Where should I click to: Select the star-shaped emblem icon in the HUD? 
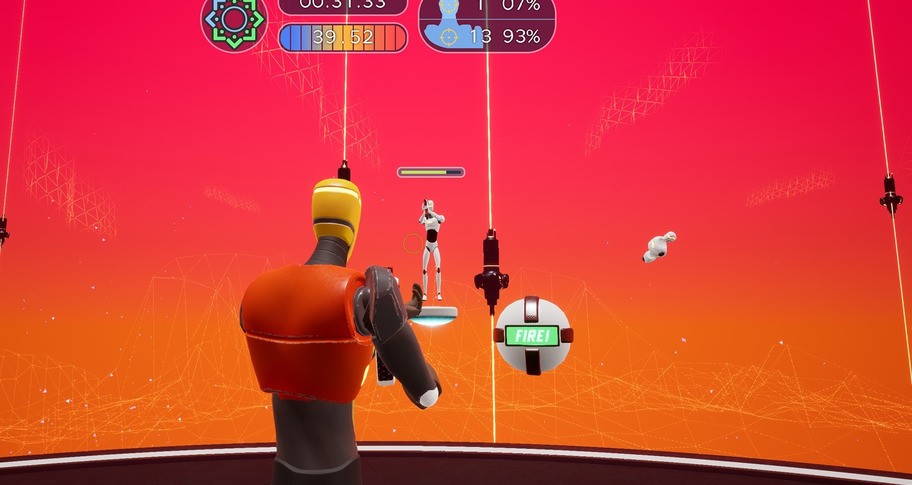tap(233, 20)
